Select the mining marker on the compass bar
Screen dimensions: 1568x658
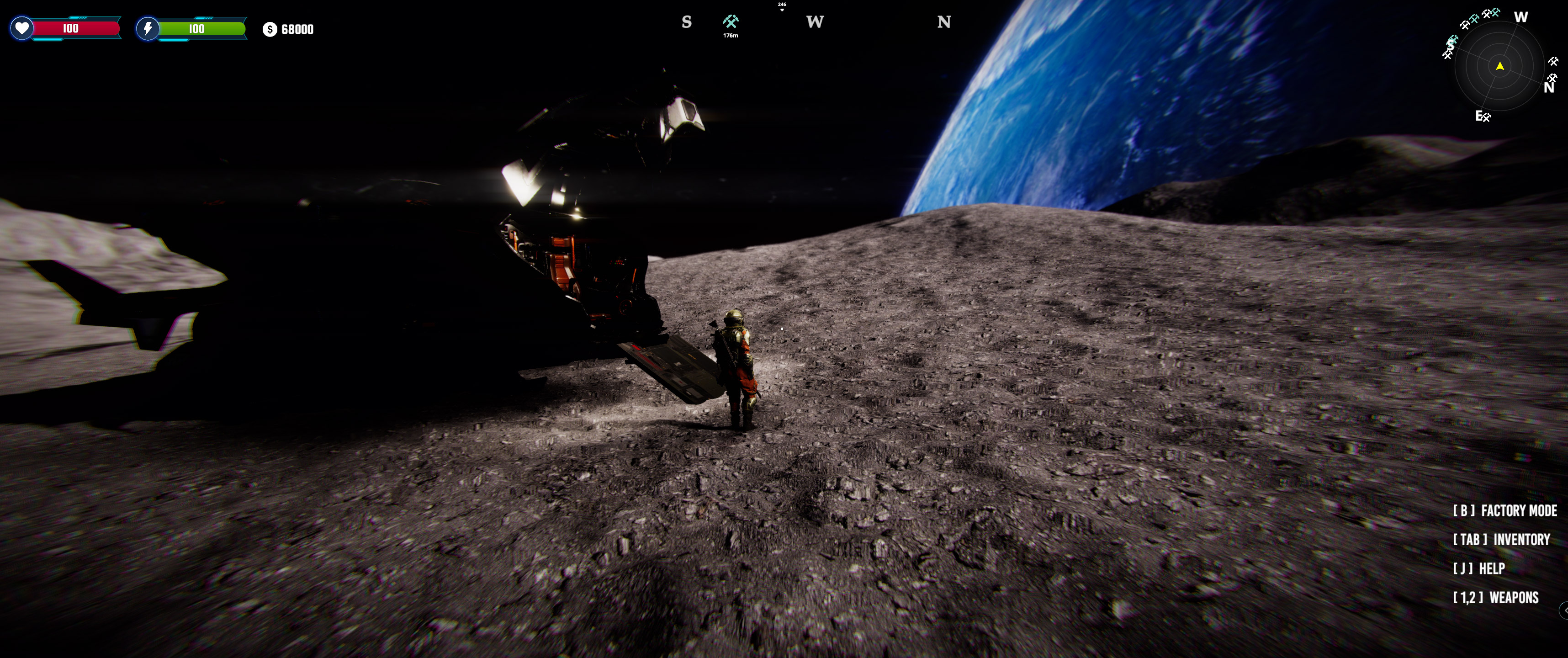tap(731, 22)
